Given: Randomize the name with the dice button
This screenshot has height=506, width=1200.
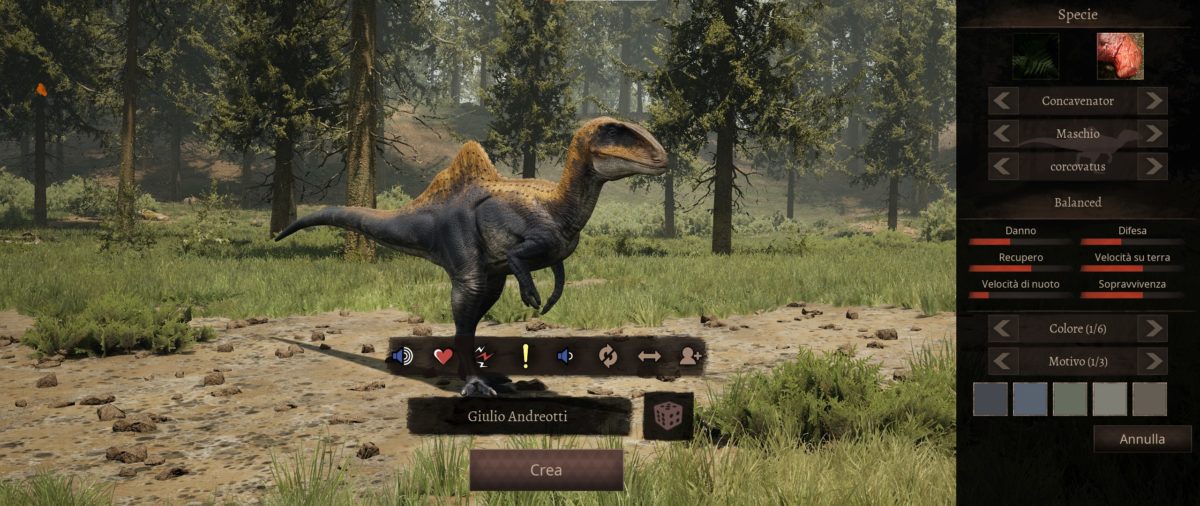Looking at the screenshot, I should pos(668,416).
